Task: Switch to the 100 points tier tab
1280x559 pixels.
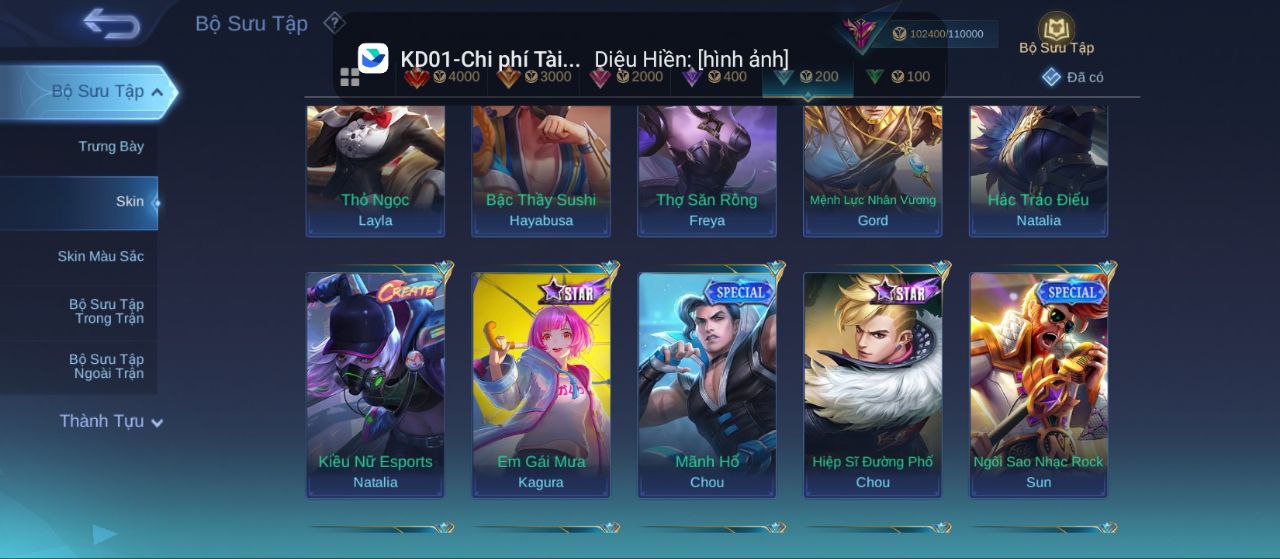Action: 898,77
